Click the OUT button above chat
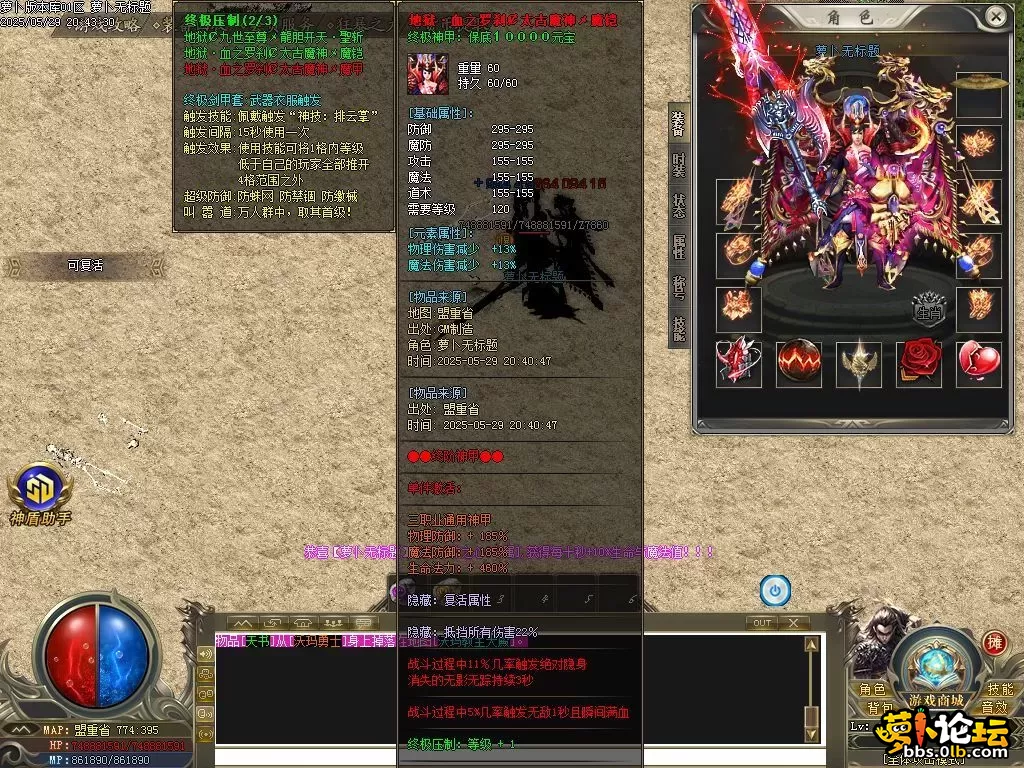 click(762, 623)
